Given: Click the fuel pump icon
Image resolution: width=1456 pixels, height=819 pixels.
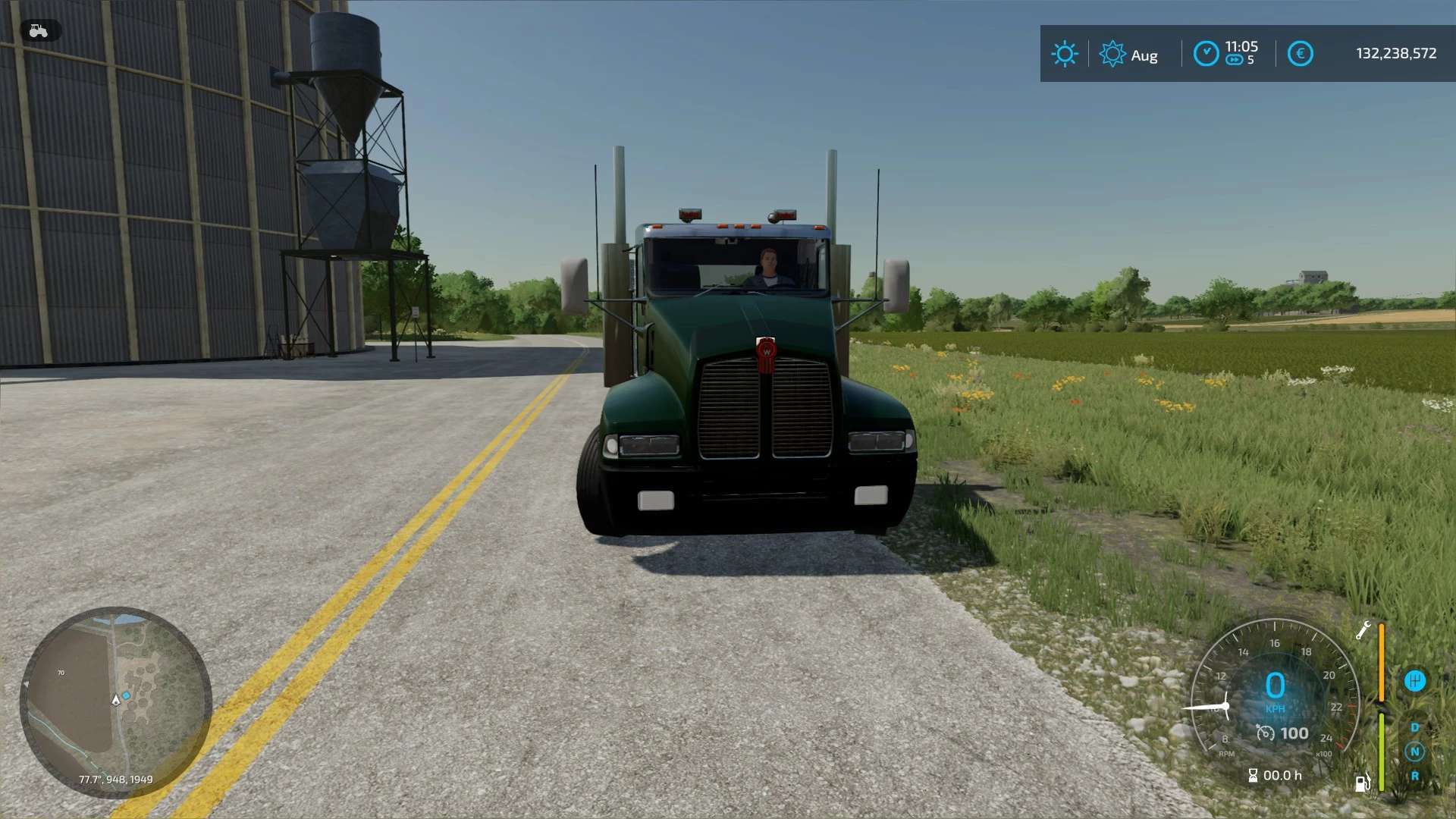Looking at the screenshot, I should coord(1363,782).
